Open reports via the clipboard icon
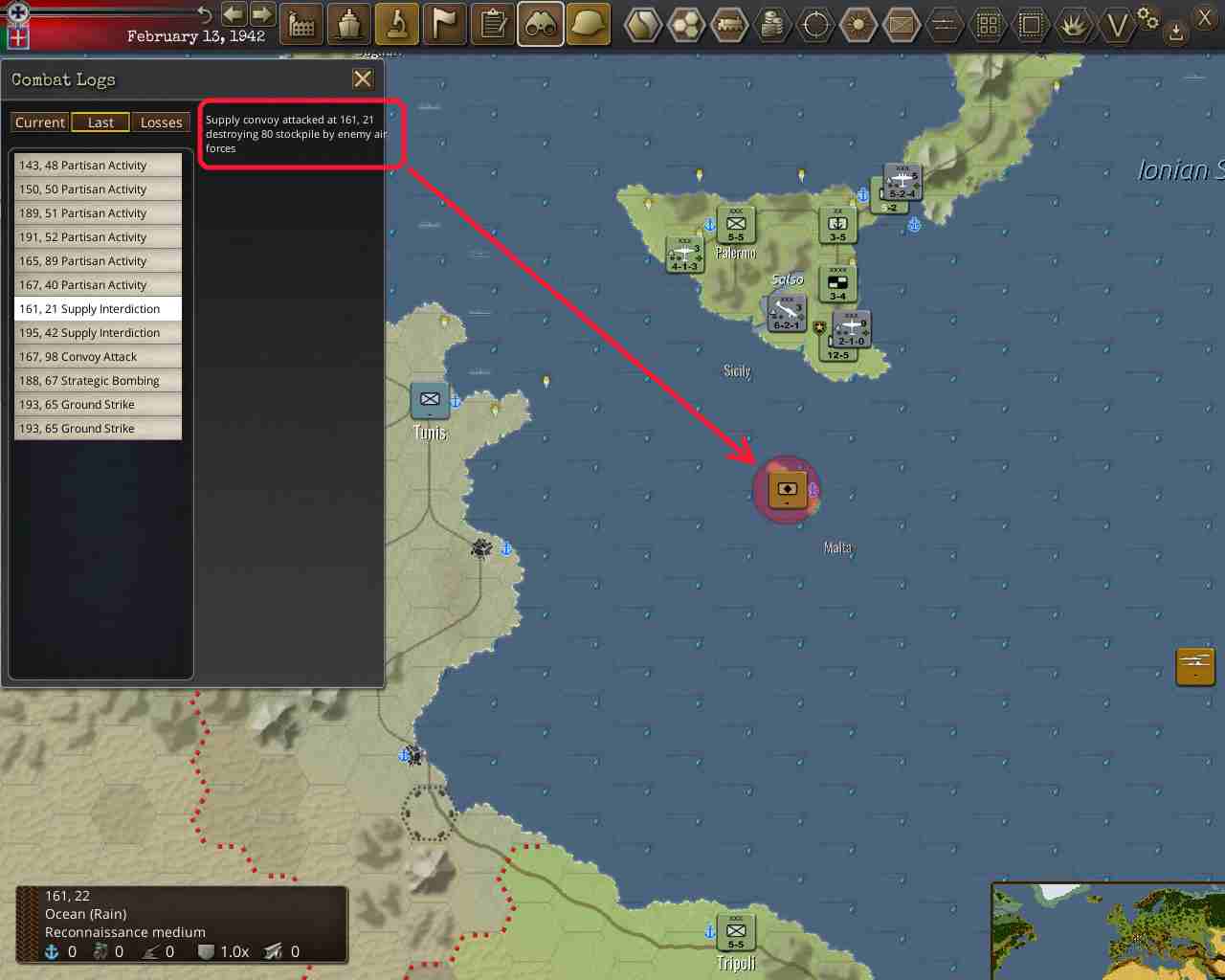This screenshot has height=980, width=1225. (492, 25)
